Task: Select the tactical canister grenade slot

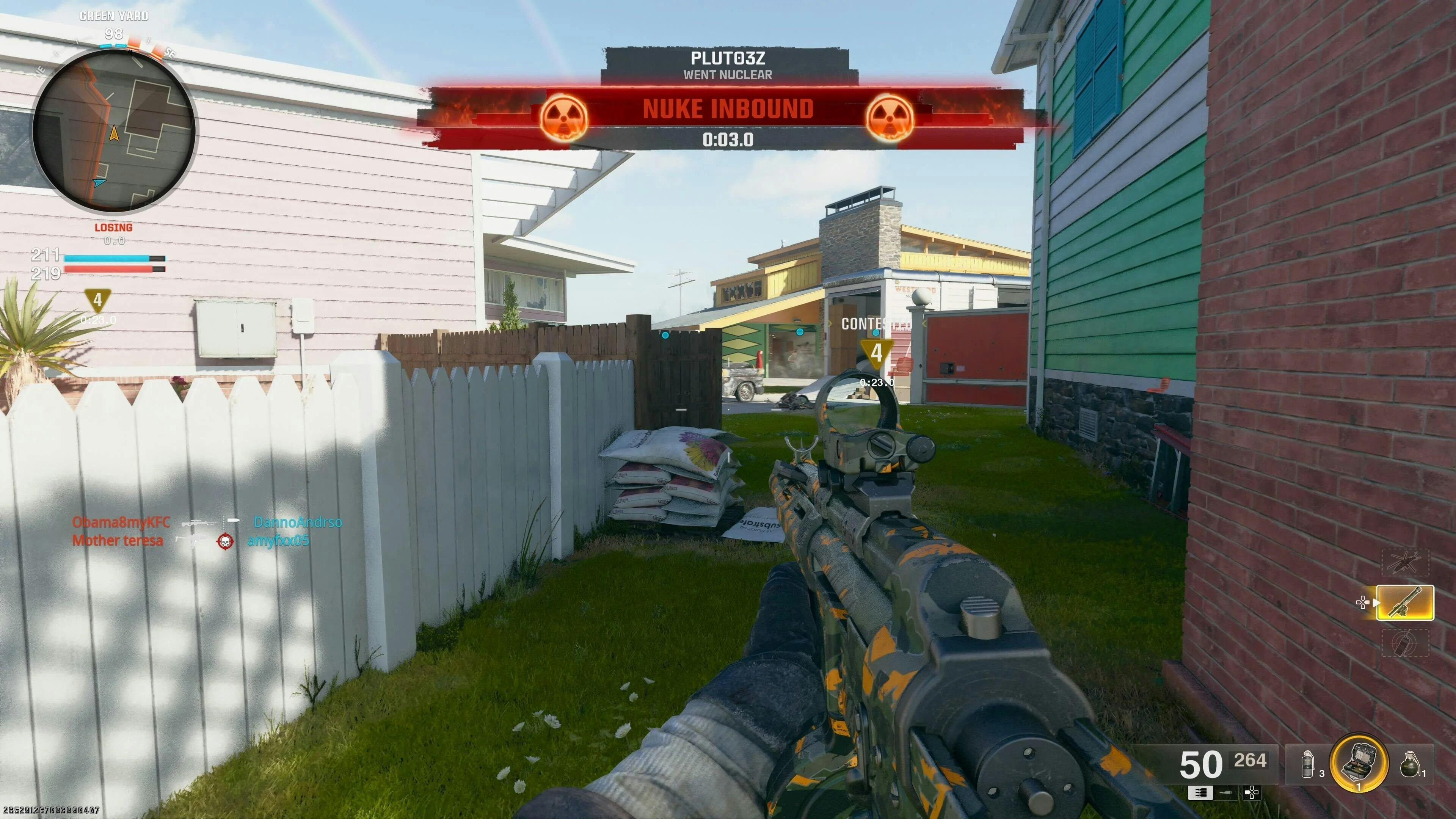Action: coord(1307,765)
